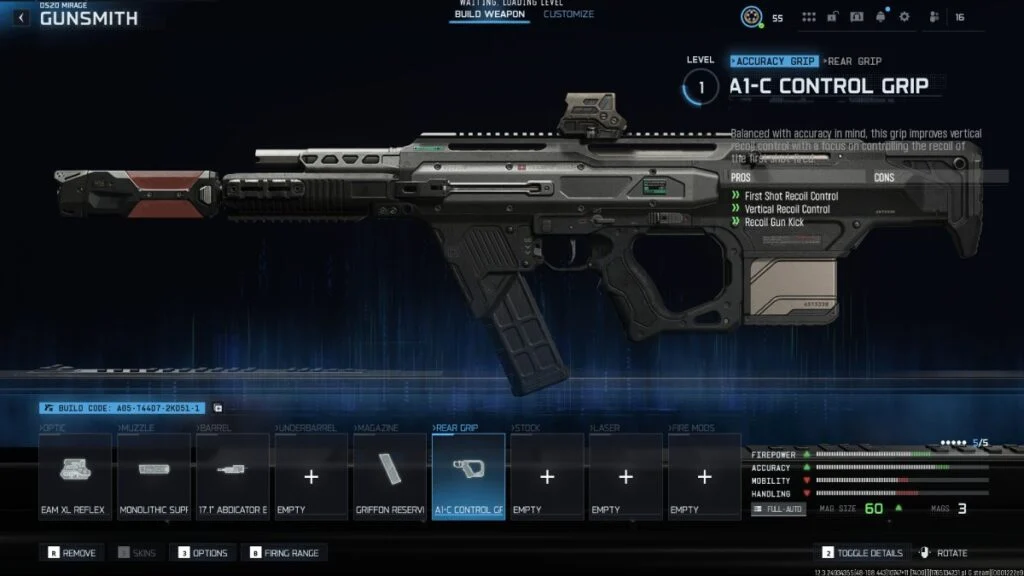Add an attachment to the empty Underbarrel slot
Screen dimensions: 1024x576
tap(311, 476)
